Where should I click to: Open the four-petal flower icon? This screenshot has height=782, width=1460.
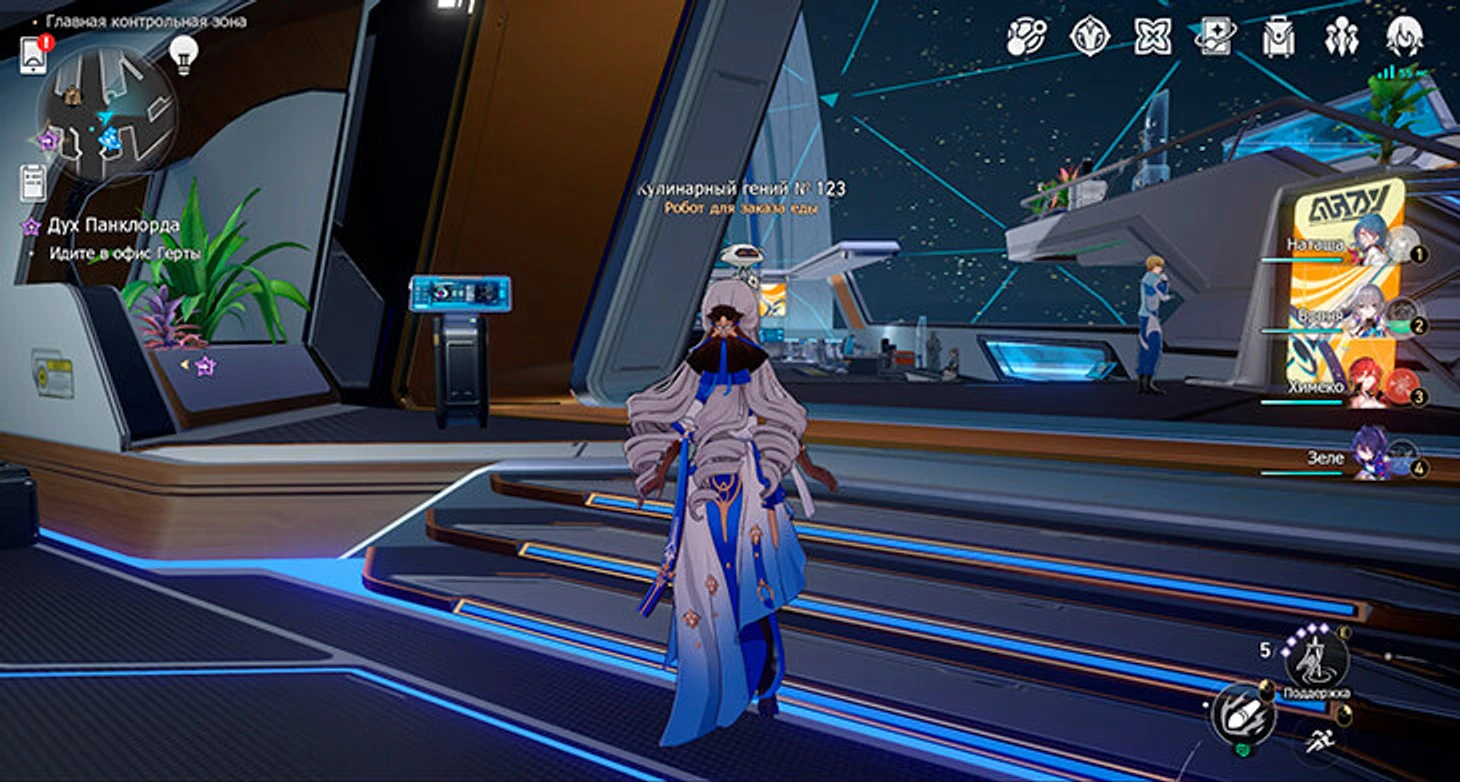click(1152, 37)
